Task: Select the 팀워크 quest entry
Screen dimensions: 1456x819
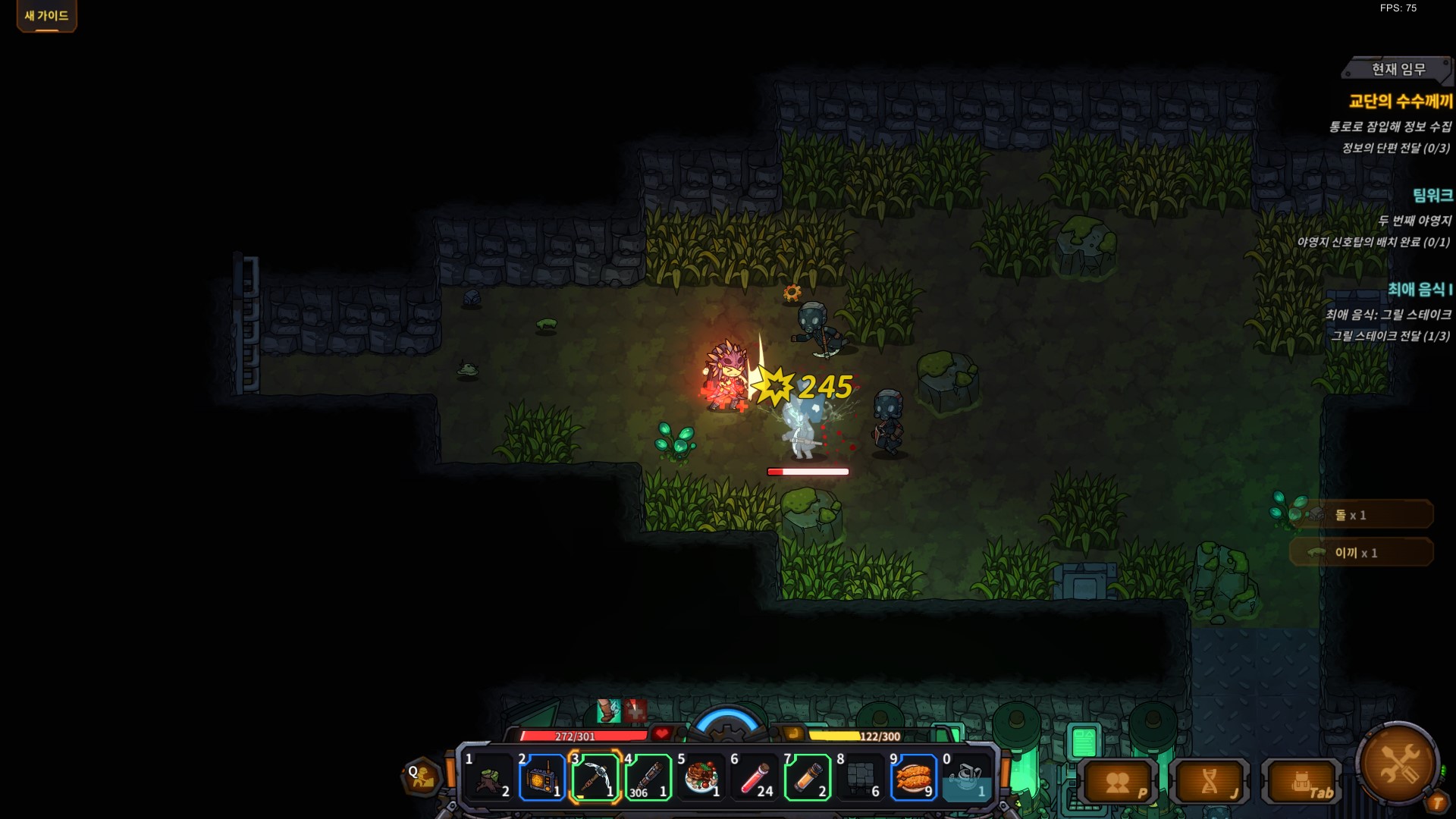Action: pyautogui.click(x=1432, y=196)
